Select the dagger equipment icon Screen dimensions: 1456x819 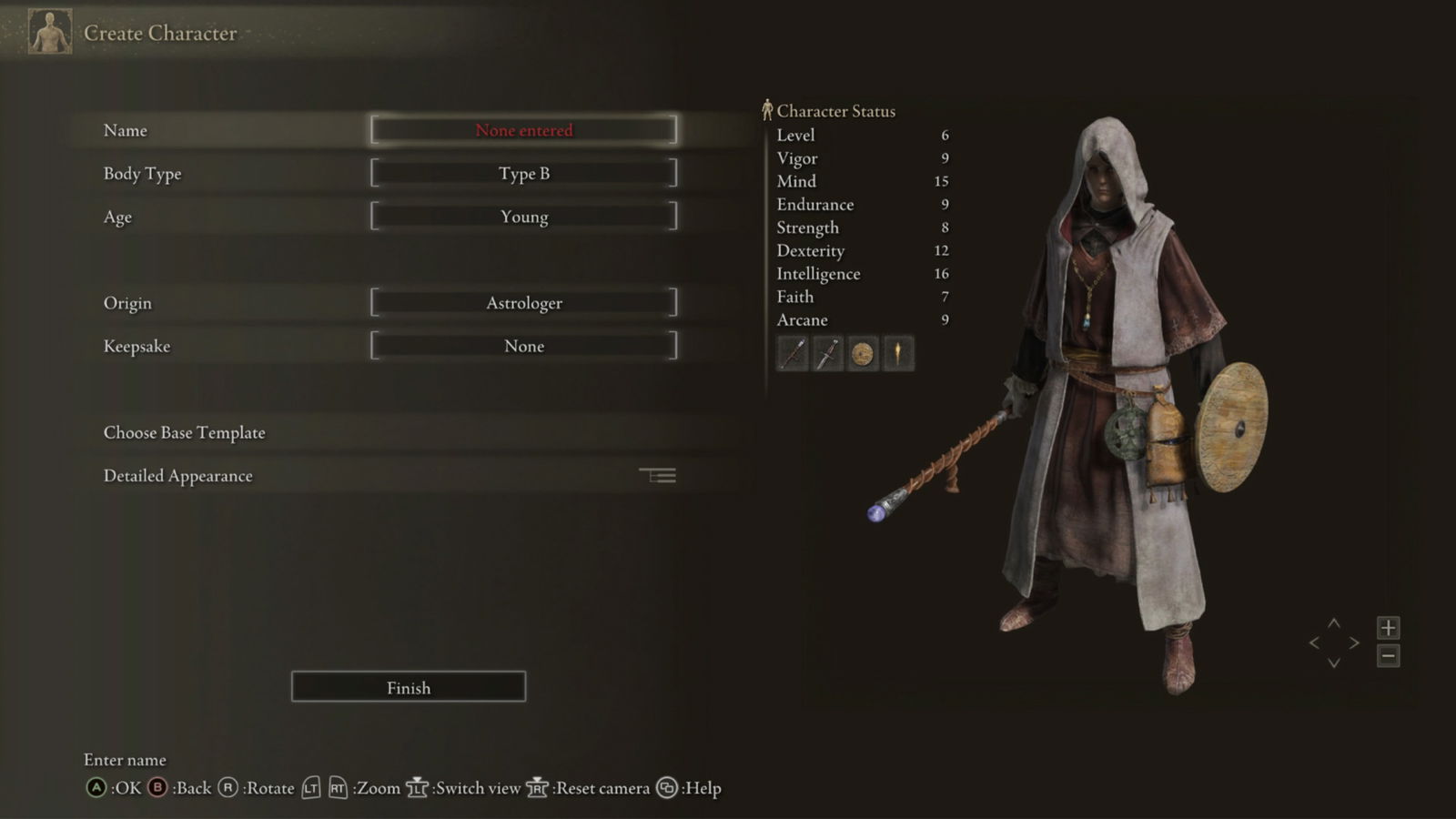826,354
